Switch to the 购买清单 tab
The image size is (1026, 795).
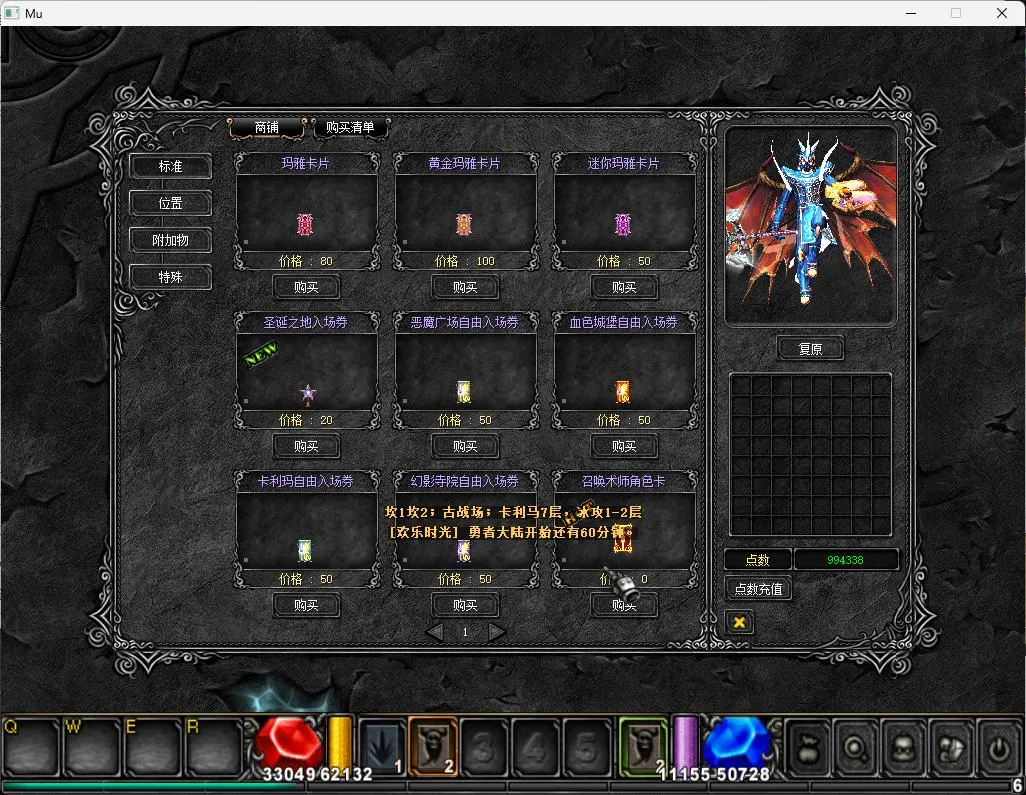pyautogui.click(x=350, y=127)
